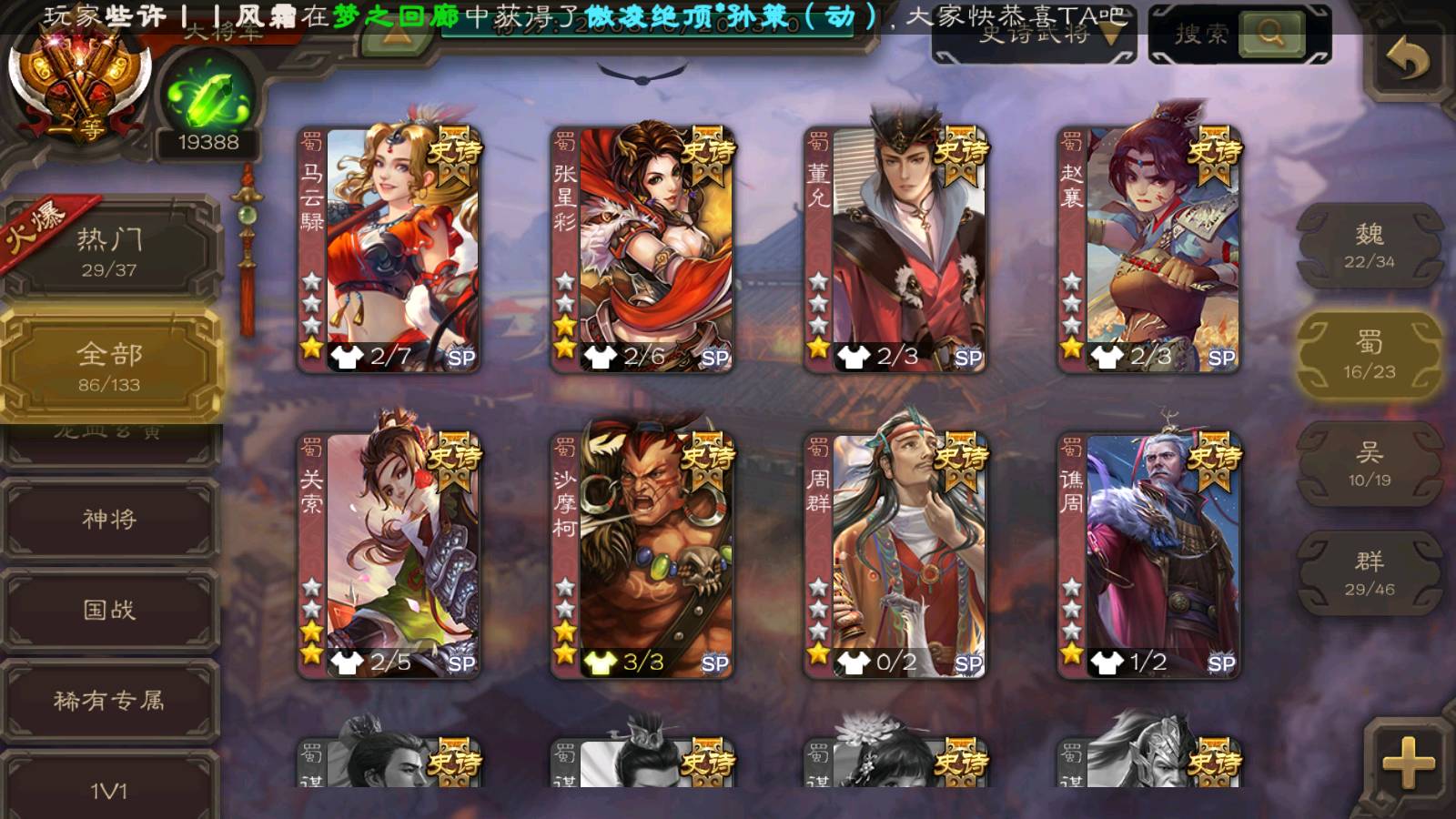1456x819 pixels.
Task: Switch to the 国战 category
Action: pyautogui.click(x=109, y=610)
